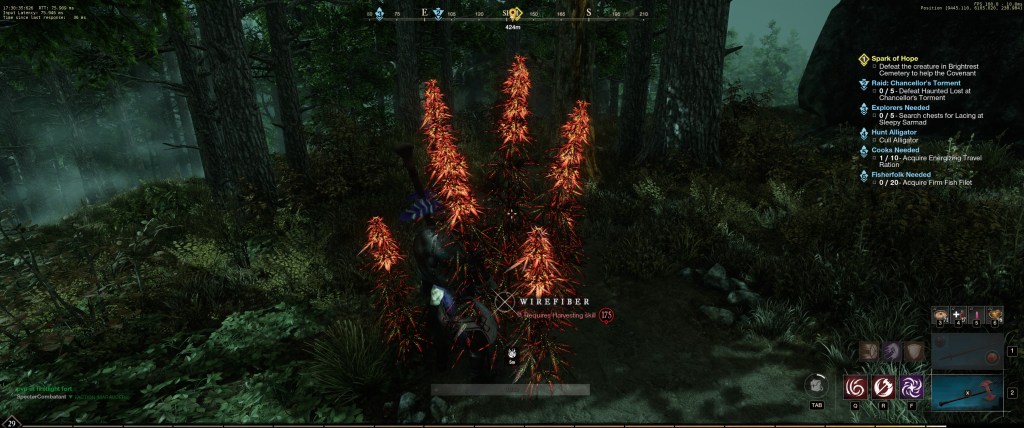This screenshot has width=1024, height=428.
Task: Click the shield passive ability icon
Action: point(914,351)
